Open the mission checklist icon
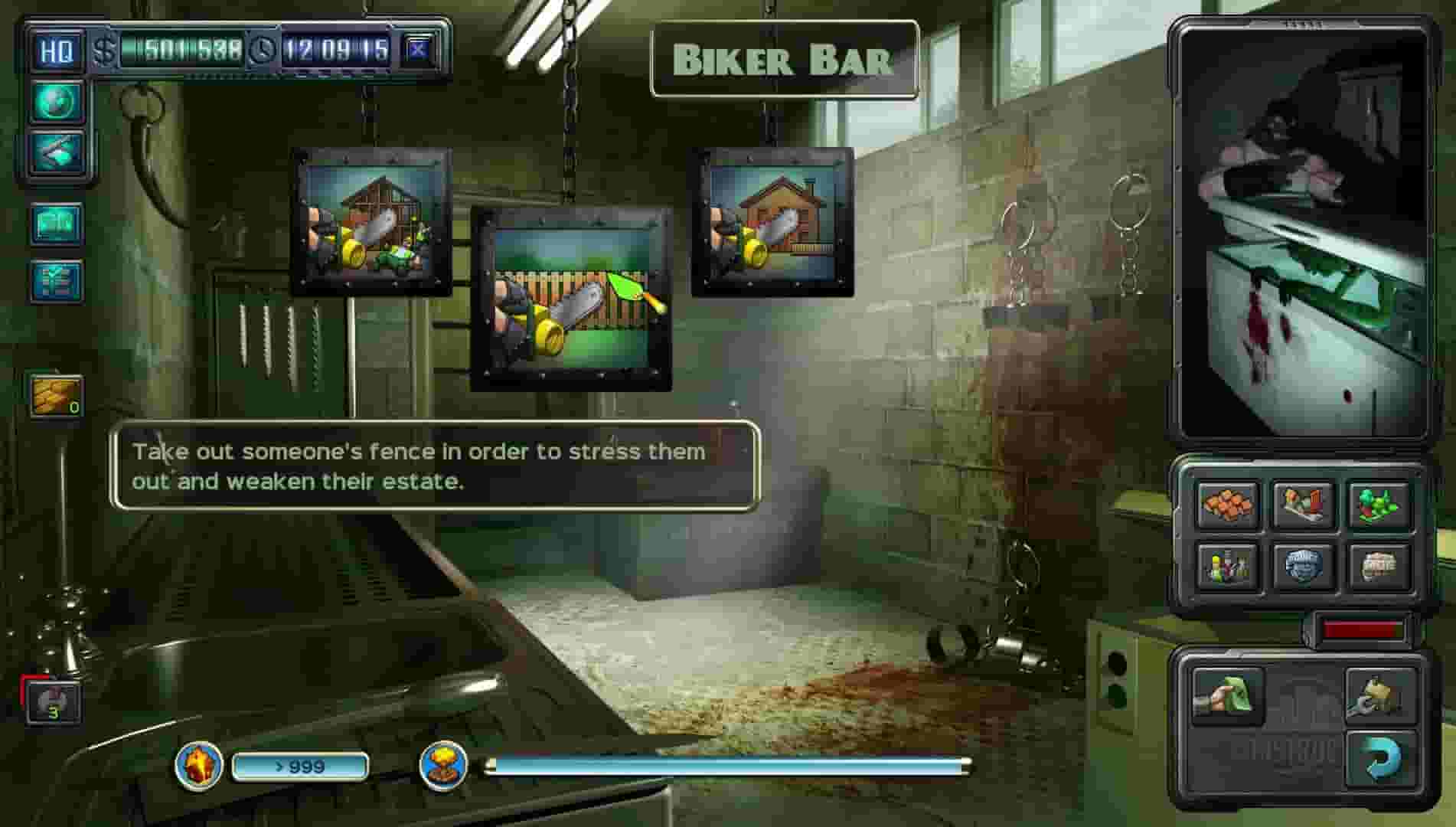This screenshot has width=1456, height=827. pos(57,279)
